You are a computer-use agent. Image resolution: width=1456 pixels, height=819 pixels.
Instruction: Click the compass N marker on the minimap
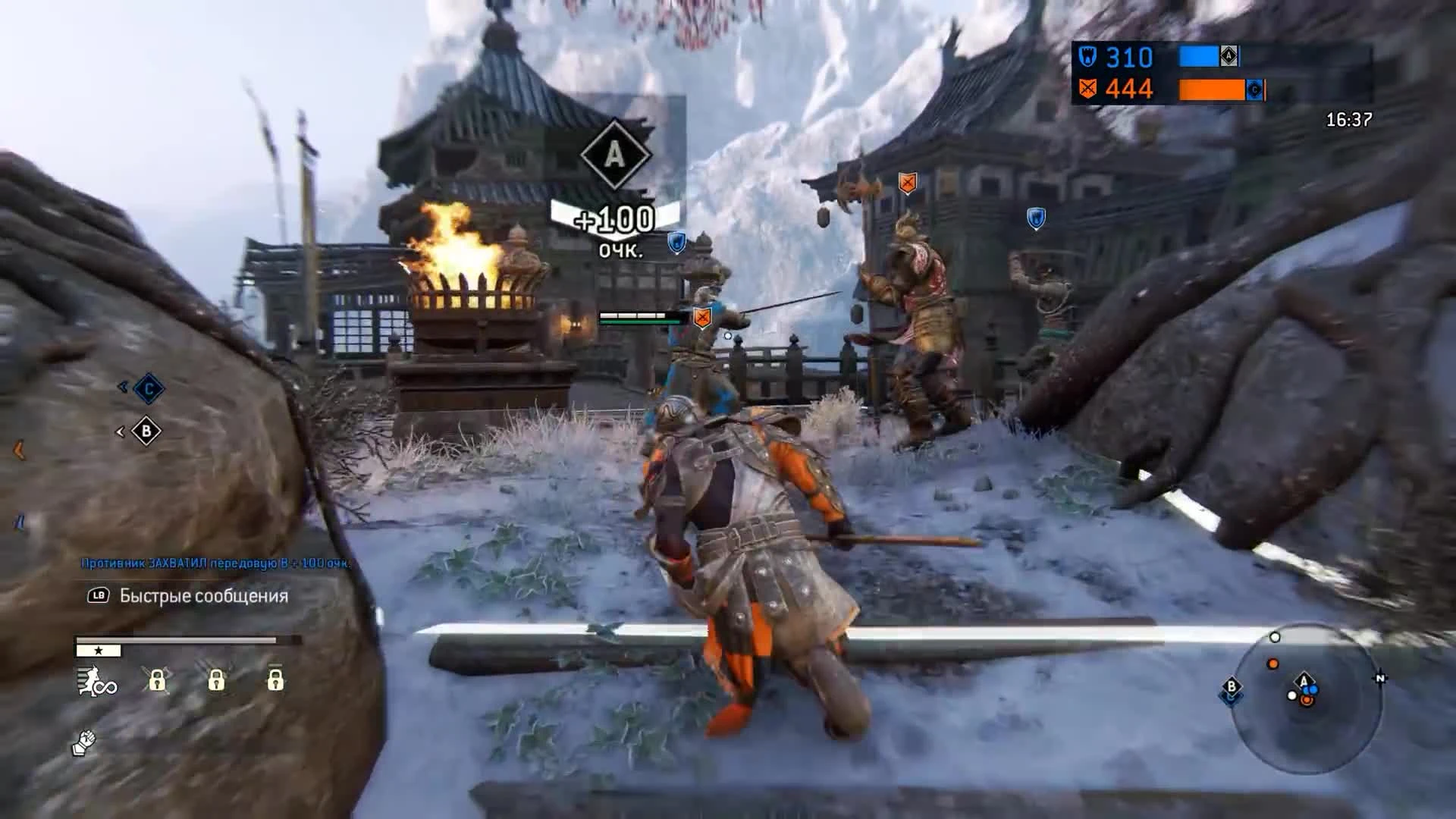(1380, 678)
